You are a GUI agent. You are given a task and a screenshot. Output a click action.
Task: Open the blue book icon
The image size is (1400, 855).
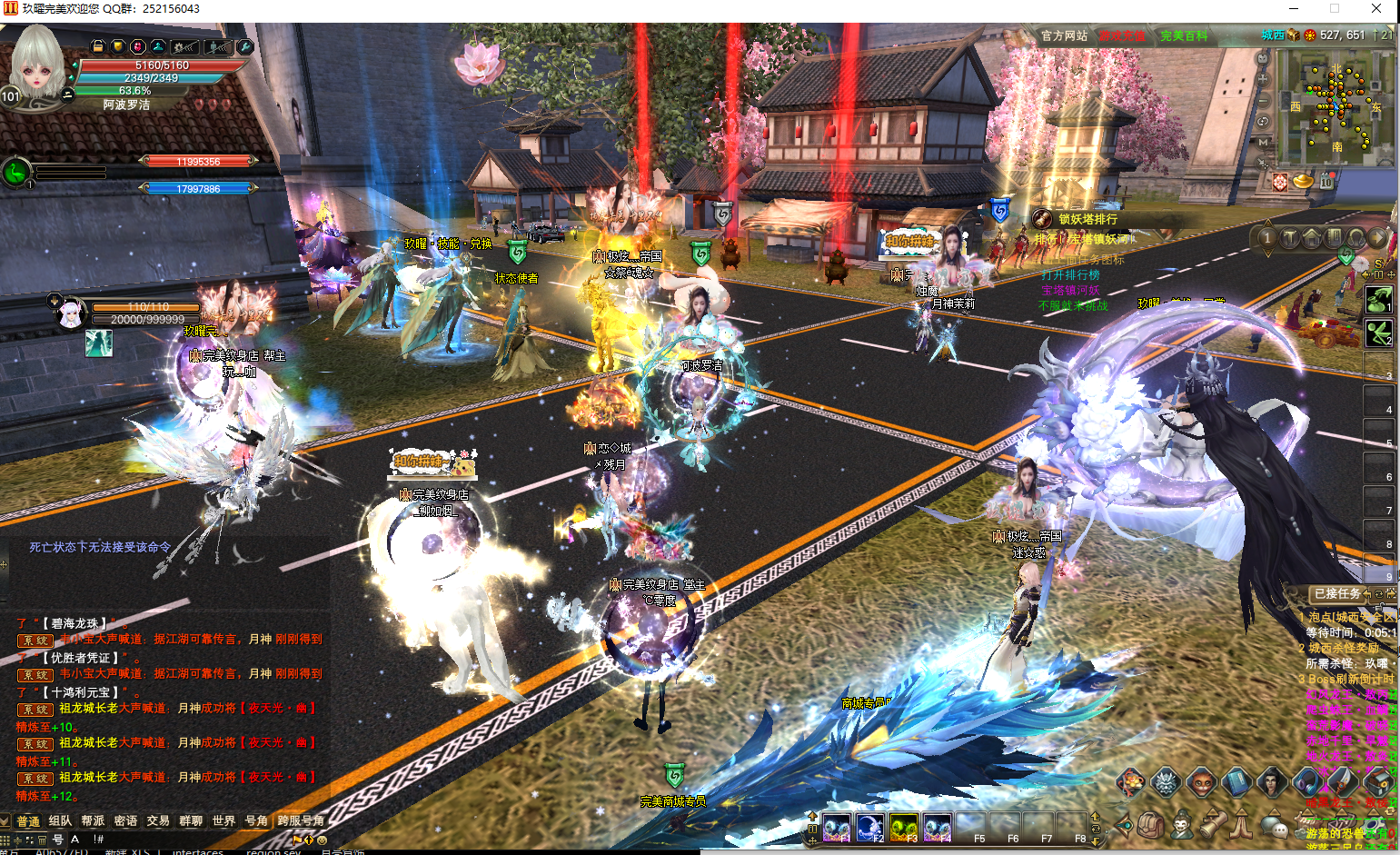(x=1236, y=781)
